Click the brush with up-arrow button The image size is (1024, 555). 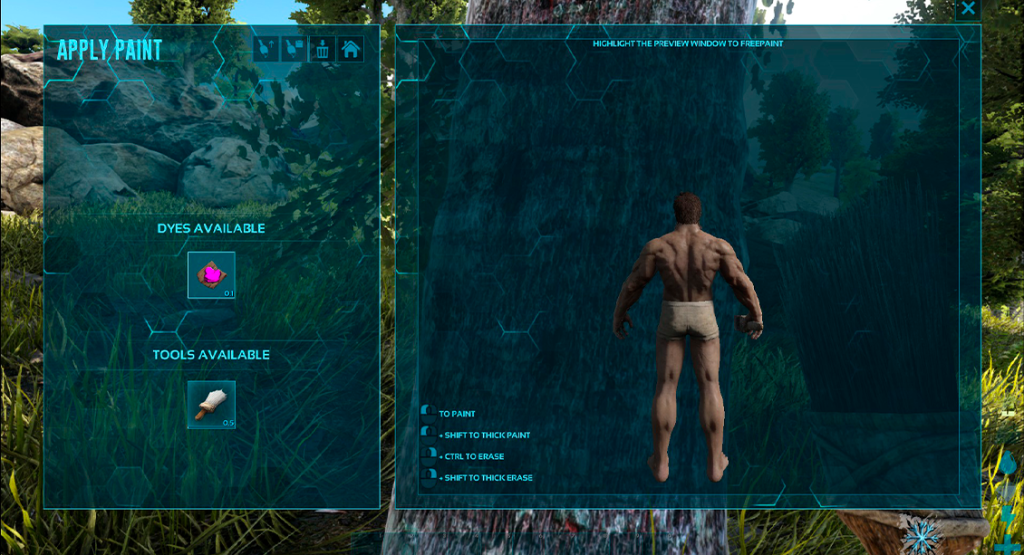point(266,48)
